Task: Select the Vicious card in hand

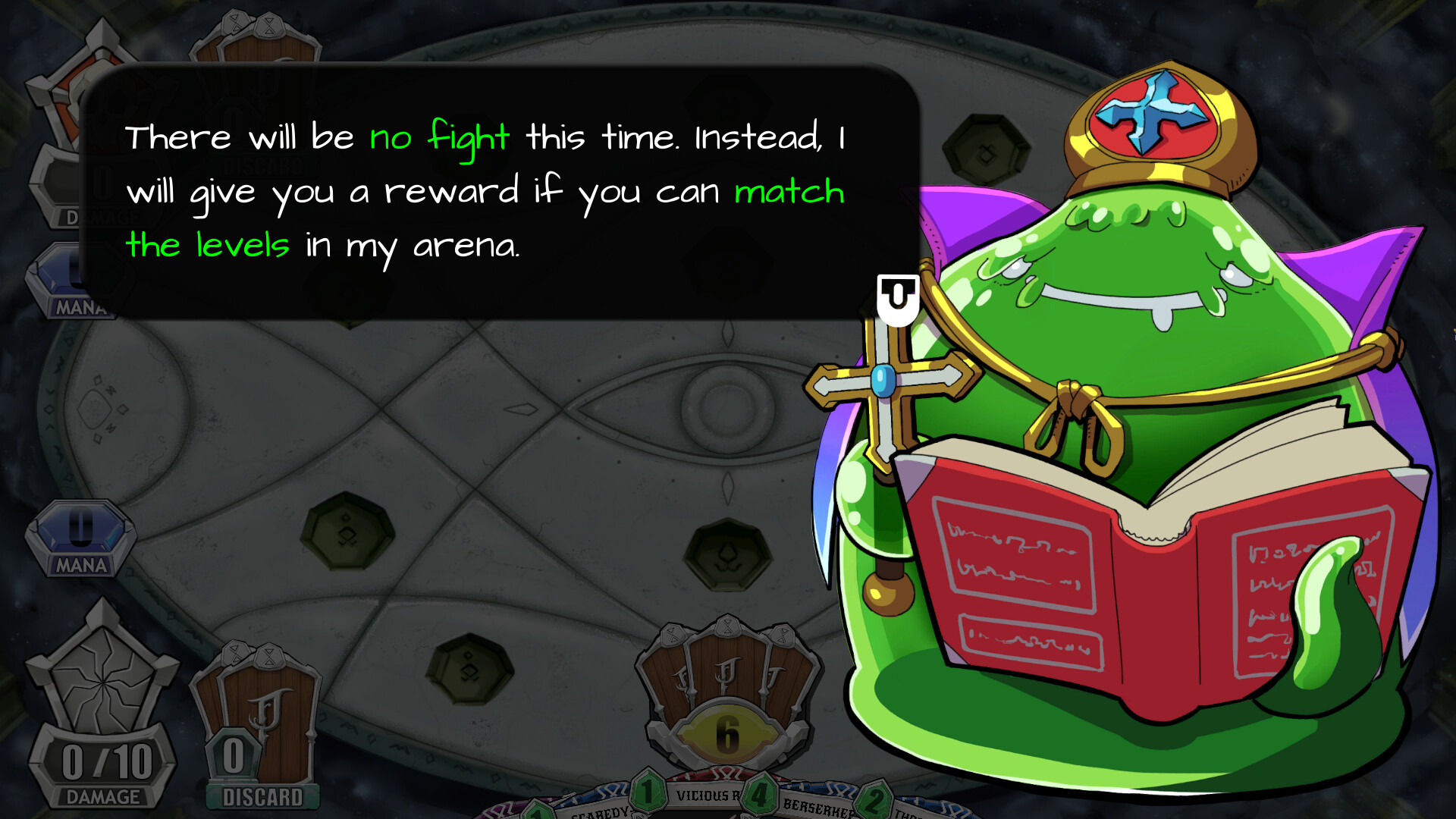Action: (705, 796)
